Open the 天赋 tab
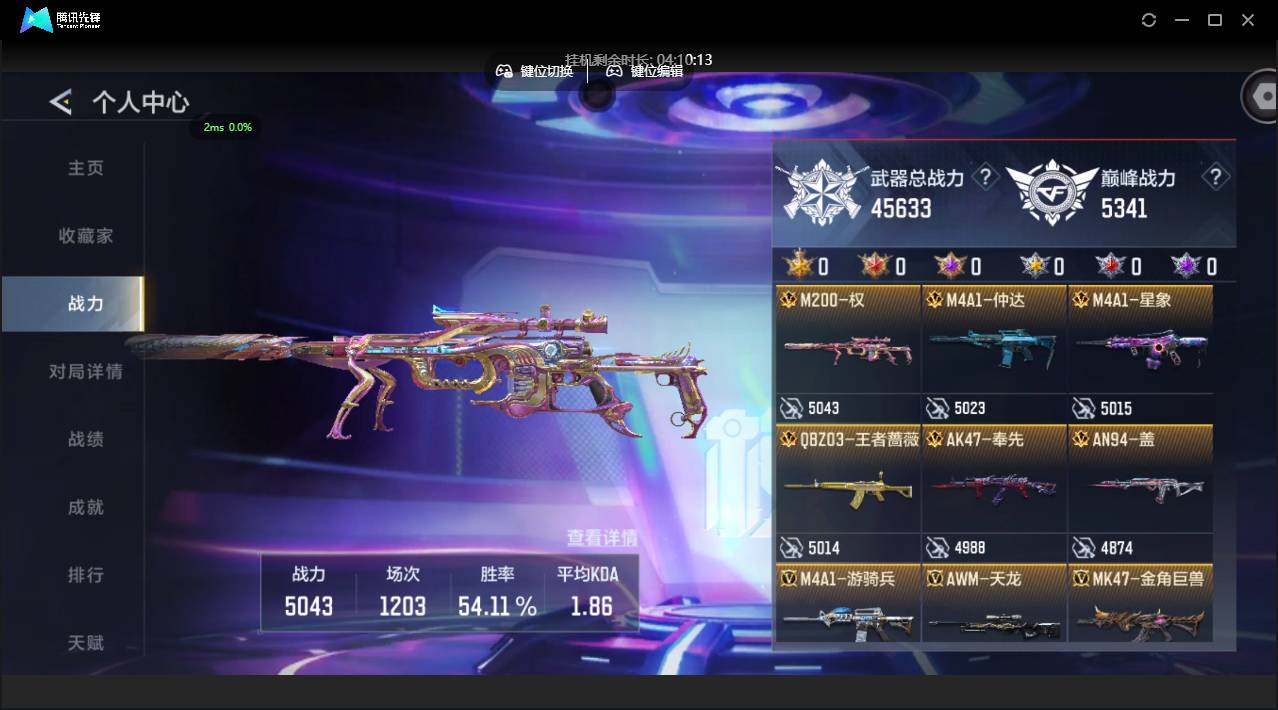Image resolution: width=1278 pixels, height=710 pixels. pos(86,643)
